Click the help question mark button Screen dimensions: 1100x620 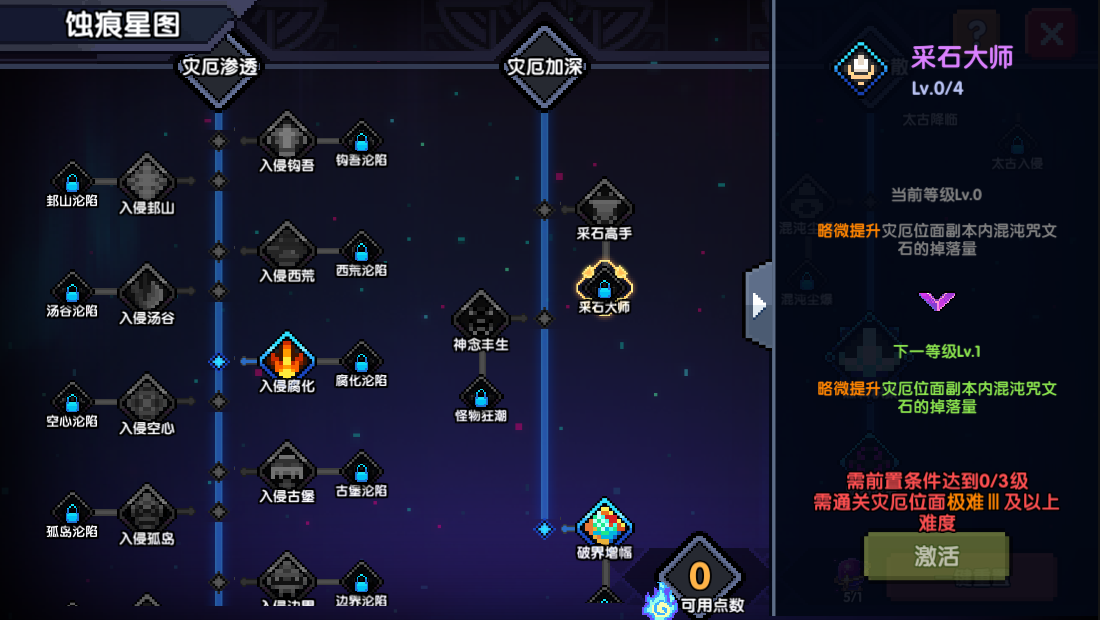(x=977, y=36)
